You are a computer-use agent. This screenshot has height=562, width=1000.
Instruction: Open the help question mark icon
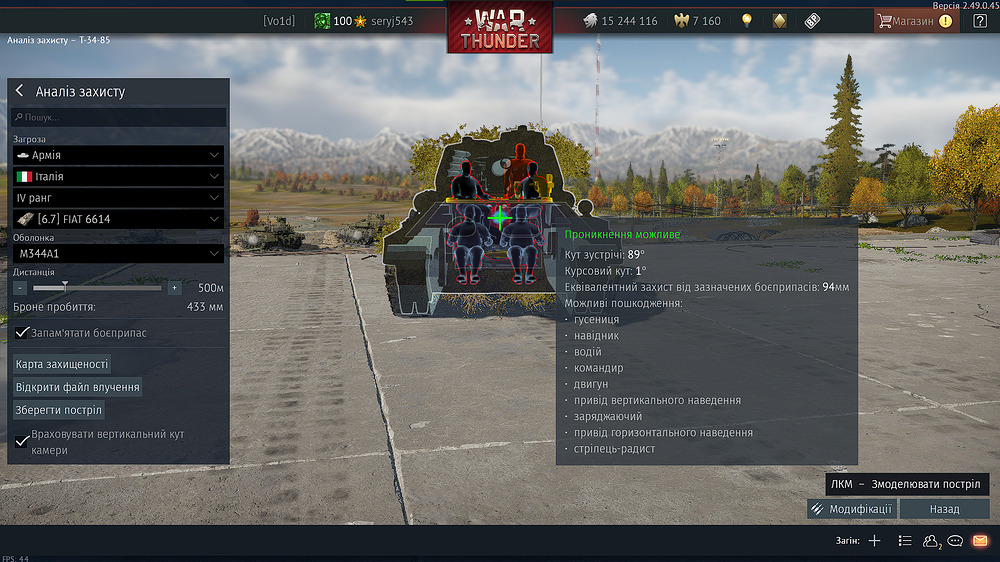pyautogui.click(x=980, y=20)
